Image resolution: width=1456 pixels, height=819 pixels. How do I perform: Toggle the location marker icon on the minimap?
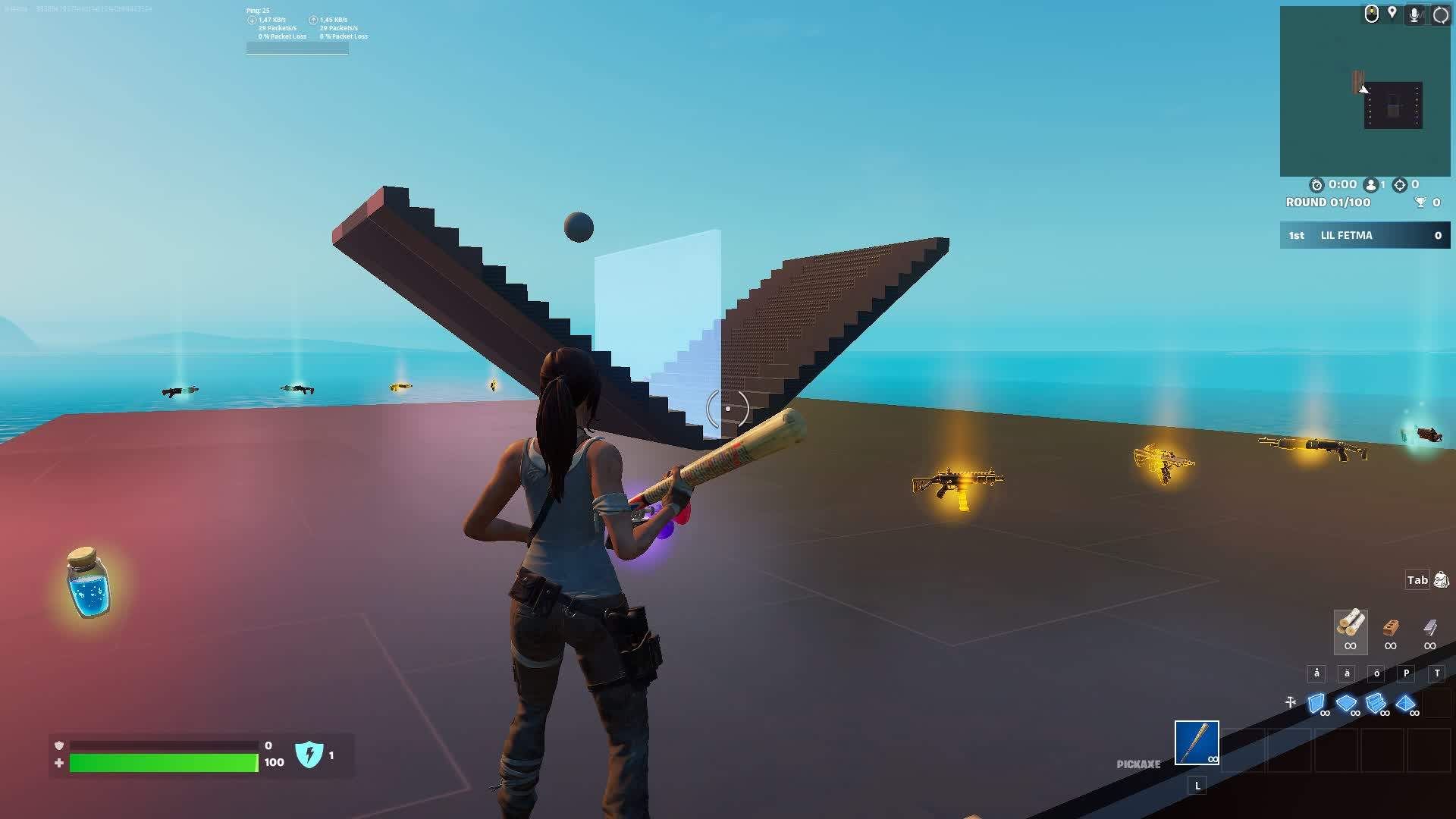(1394, 12)
